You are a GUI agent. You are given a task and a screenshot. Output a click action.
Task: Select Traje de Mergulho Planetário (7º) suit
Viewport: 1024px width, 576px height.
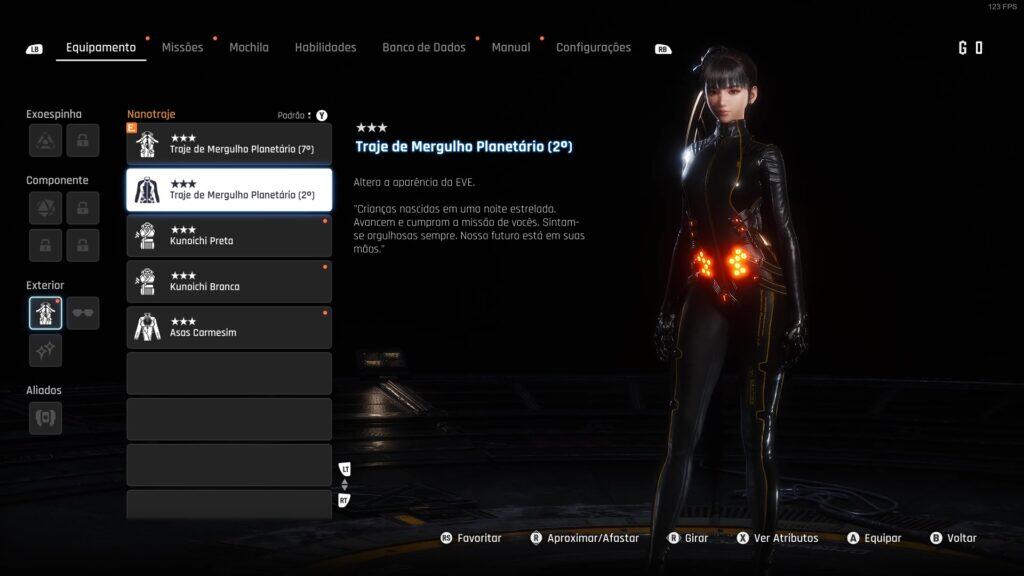[x=229, y=144]
